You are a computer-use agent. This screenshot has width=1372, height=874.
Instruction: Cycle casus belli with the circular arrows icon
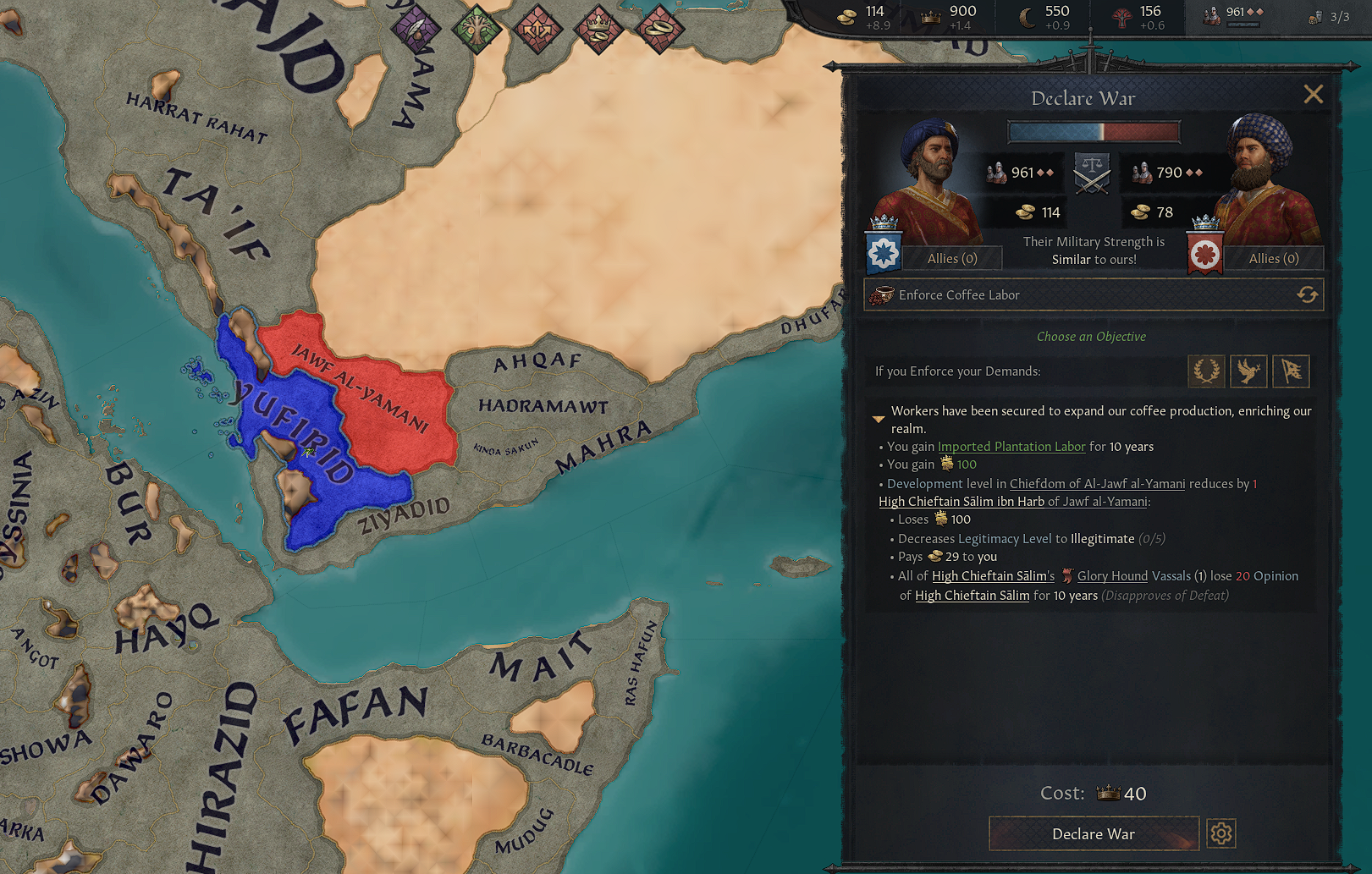tap(1309, 294)
